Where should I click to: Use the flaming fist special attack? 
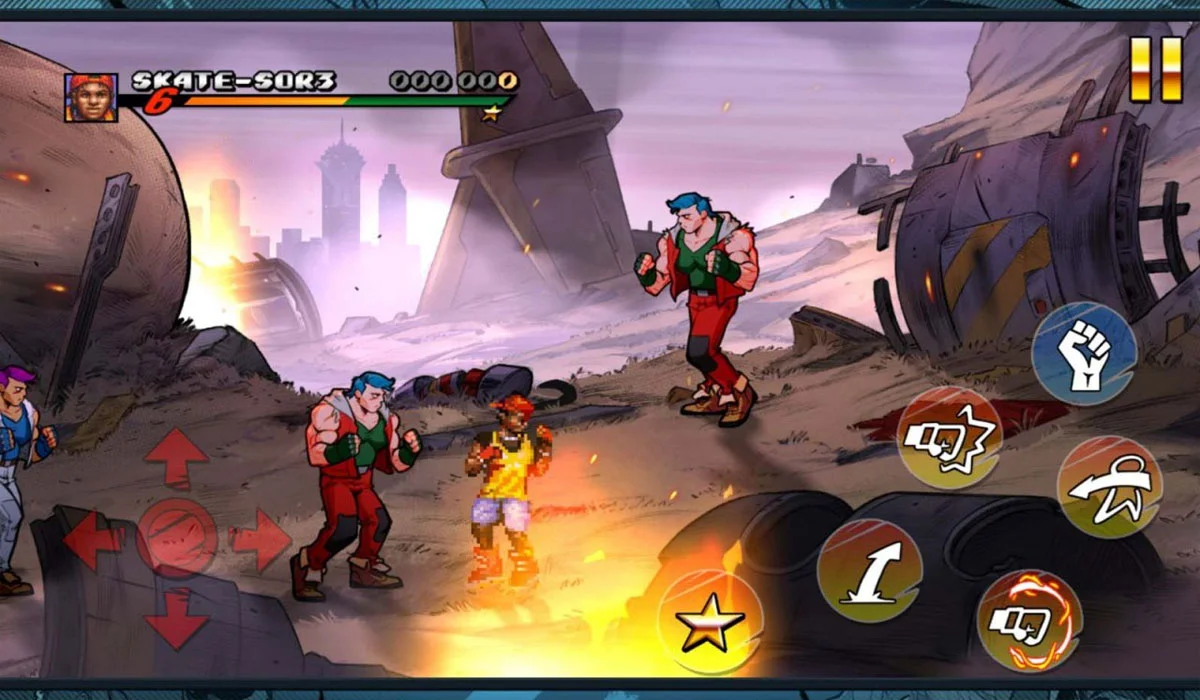click(1029, 620)
